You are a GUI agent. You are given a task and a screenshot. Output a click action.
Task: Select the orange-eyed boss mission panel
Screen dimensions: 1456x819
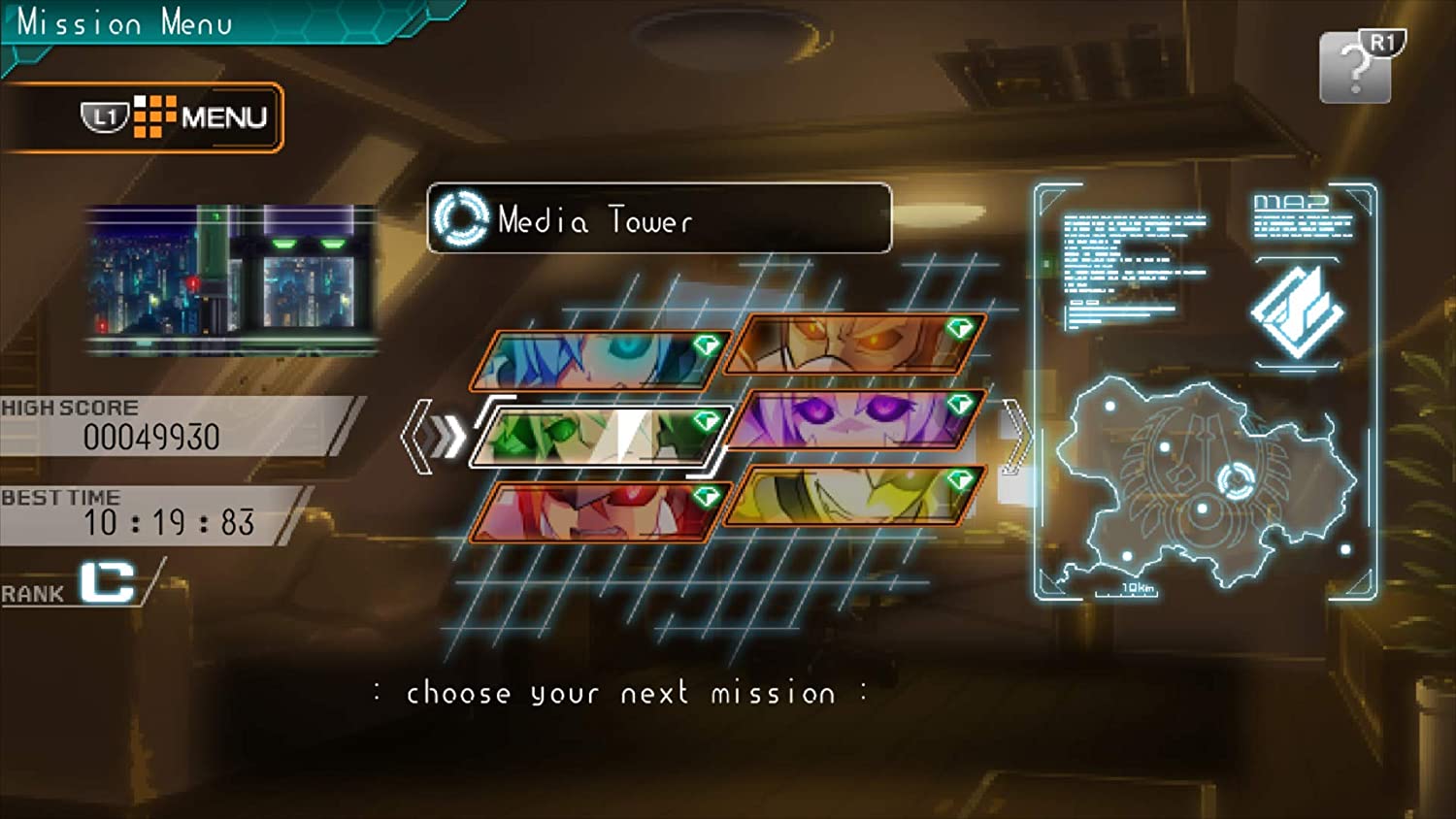pos(849,344)
